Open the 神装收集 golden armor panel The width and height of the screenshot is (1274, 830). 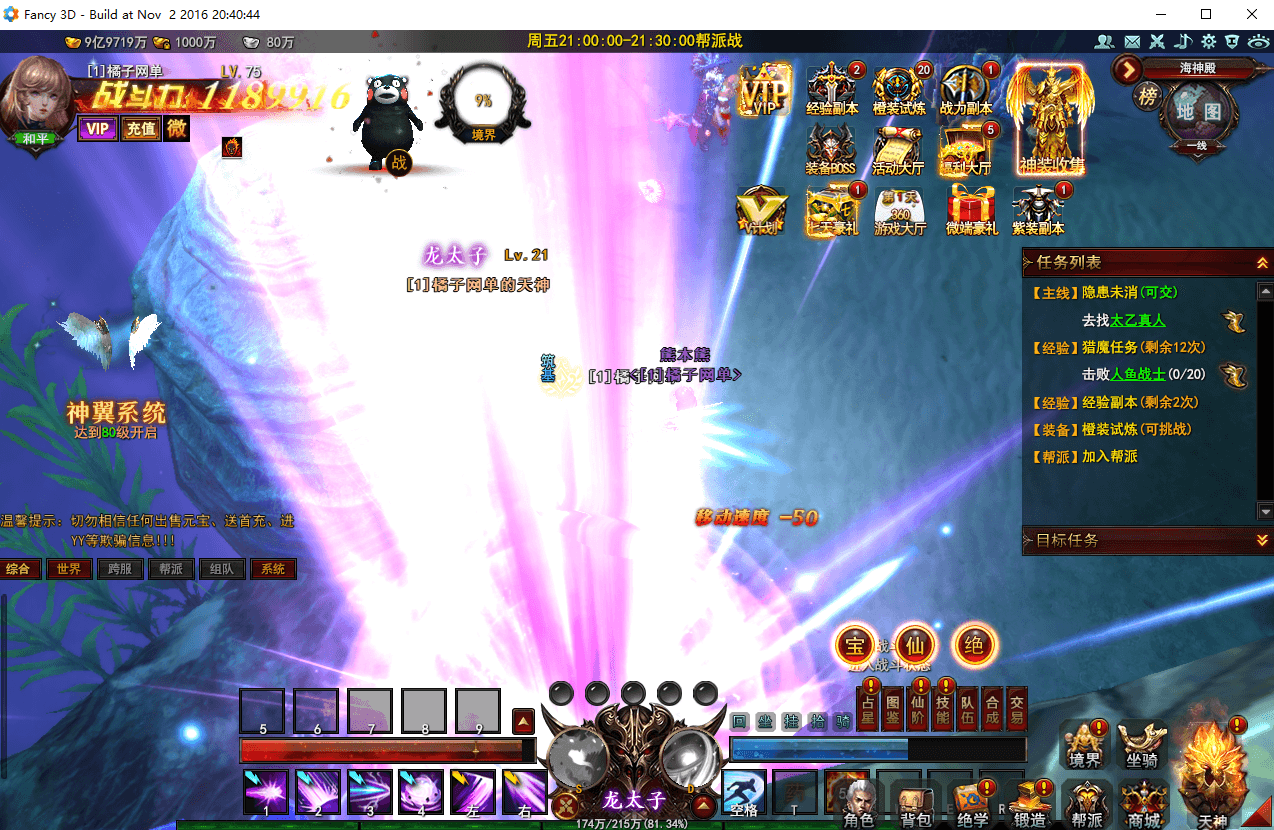pyautogui.click(x=1050, y=120)
